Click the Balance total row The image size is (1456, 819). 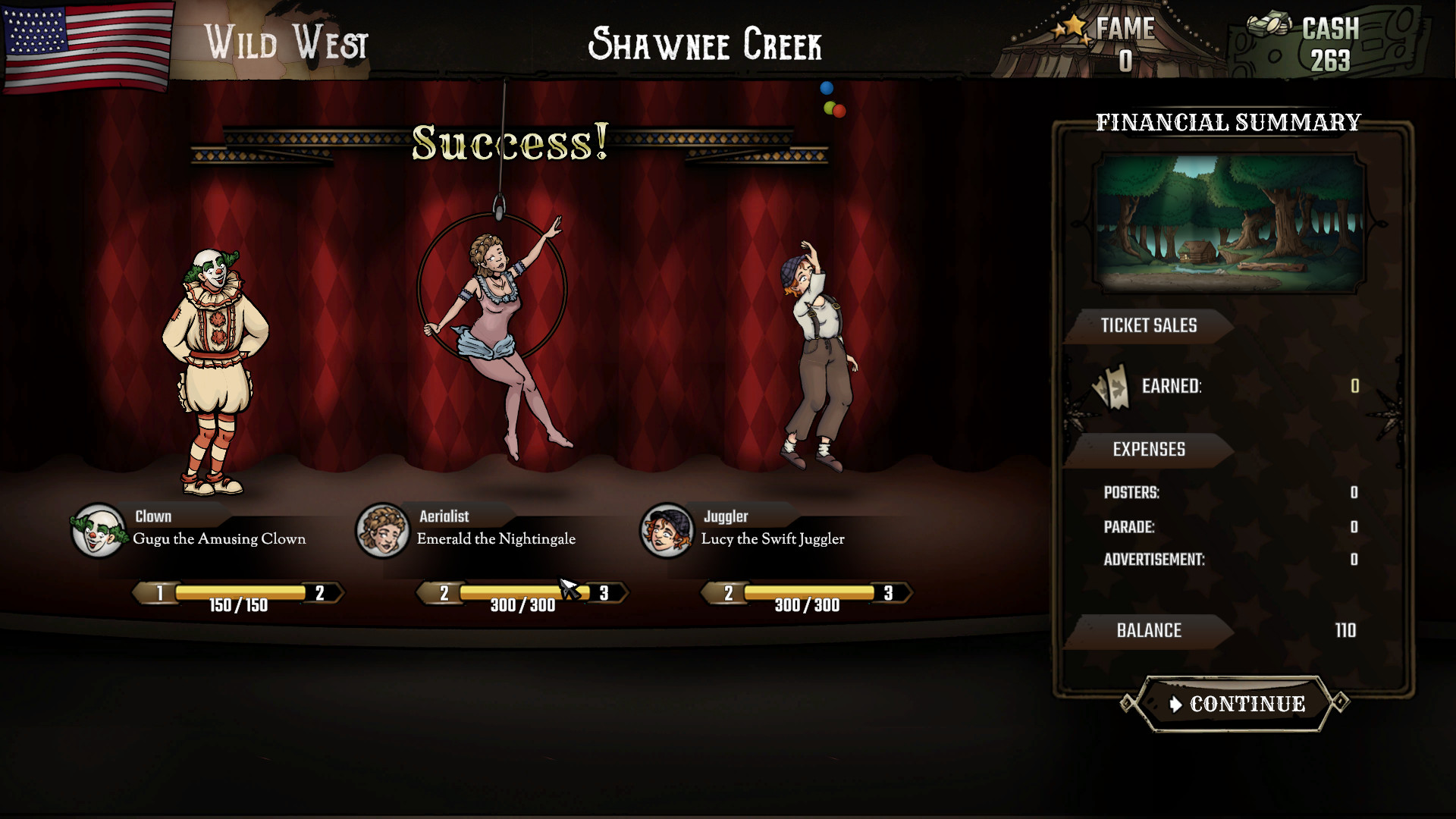click(1149, 631)
